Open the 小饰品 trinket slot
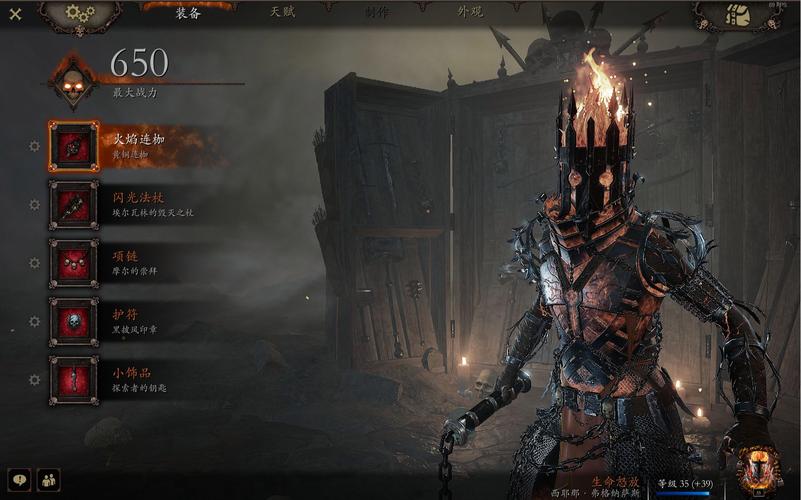Image resolution: width=801 pixels, height=500 pixels. click(x=74, y=380)
